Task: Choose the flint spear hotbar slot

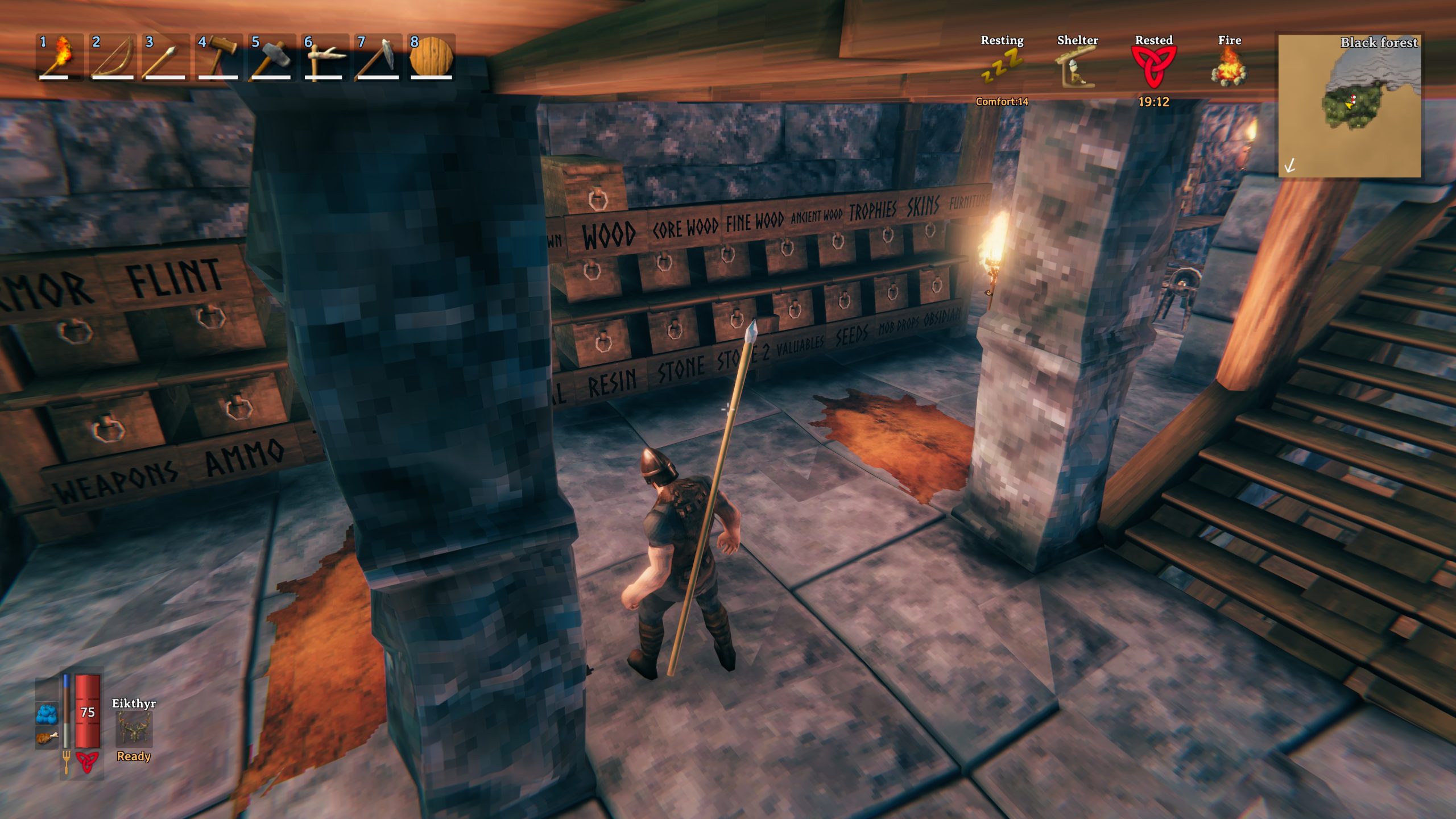Action: point(165,57)
